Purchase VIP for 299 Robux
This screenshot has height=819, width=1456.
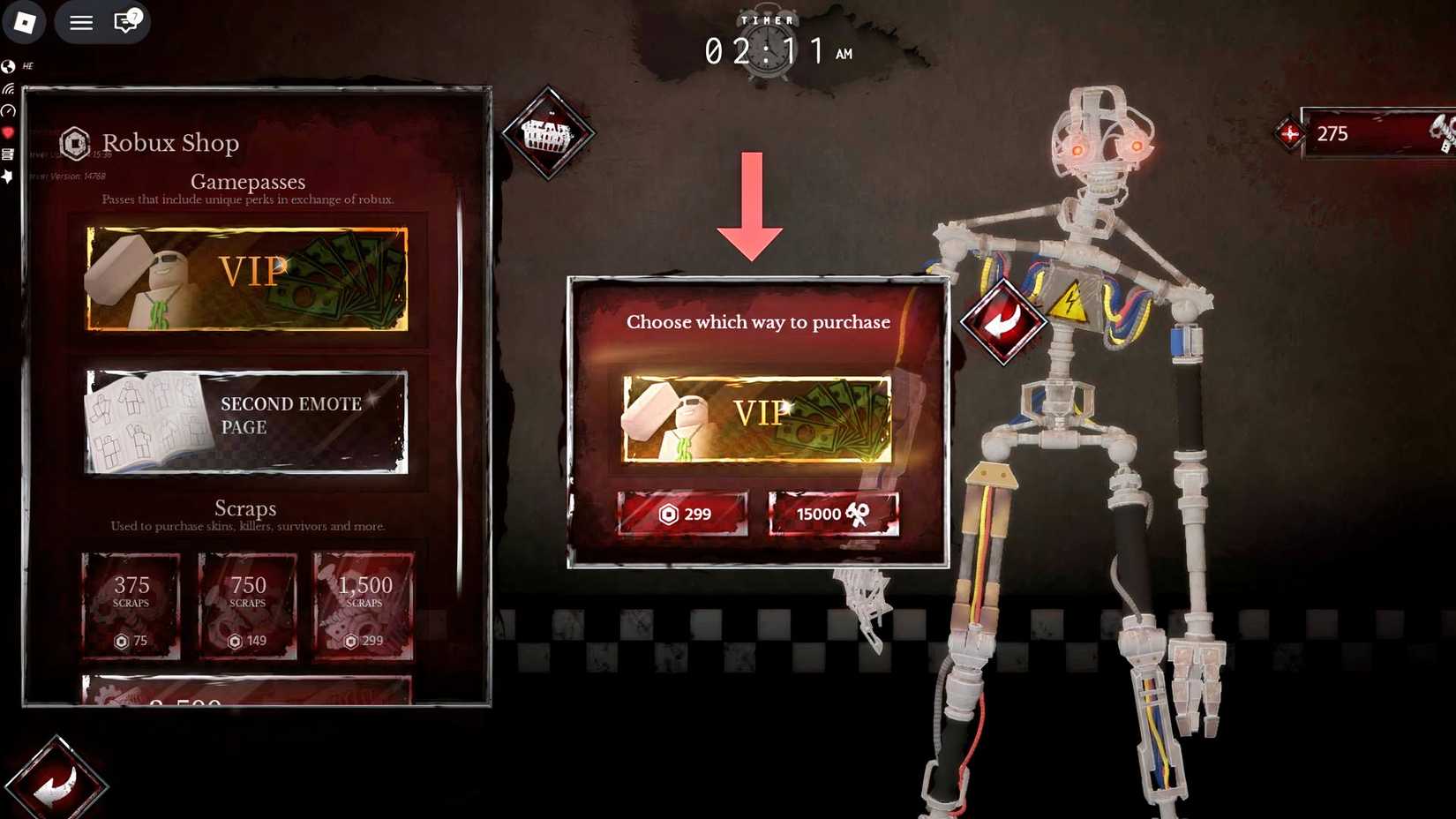684,514
